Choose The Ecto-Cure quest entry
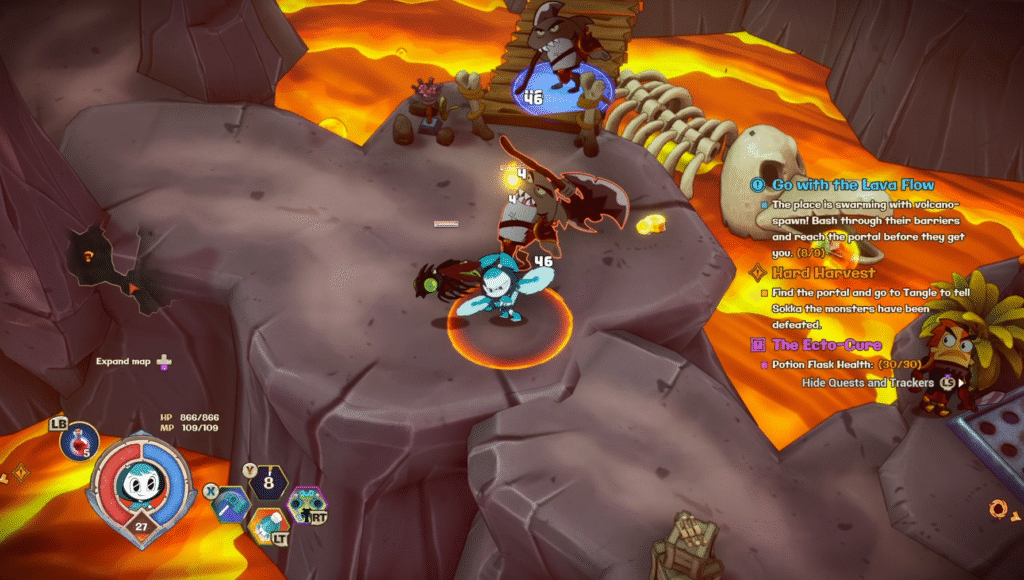Viewport: 1024px width, 580px height. tap(826, 345)
